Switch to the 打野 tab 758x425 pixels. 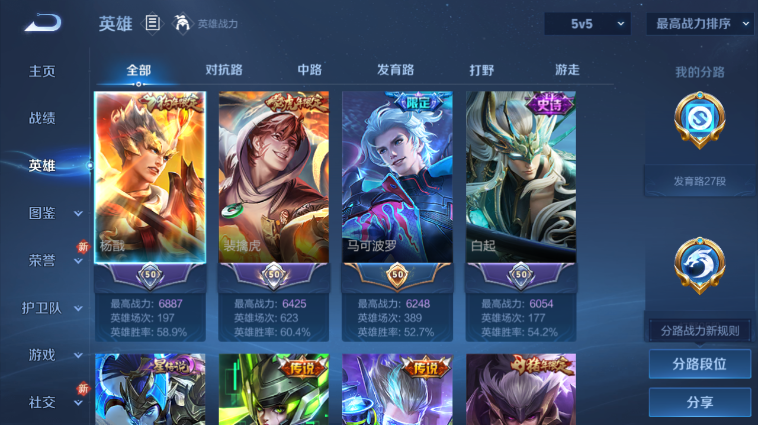(482, 70)
